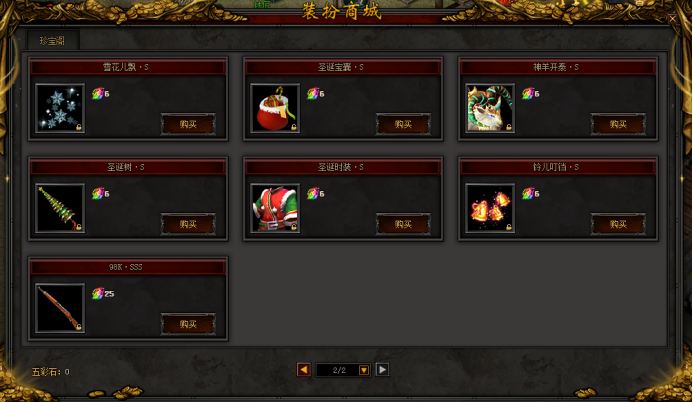The width and height of the screenshot is (693, 402).
Task: Switch to the 珍宝阁 tab
Action: click(54, 41)
